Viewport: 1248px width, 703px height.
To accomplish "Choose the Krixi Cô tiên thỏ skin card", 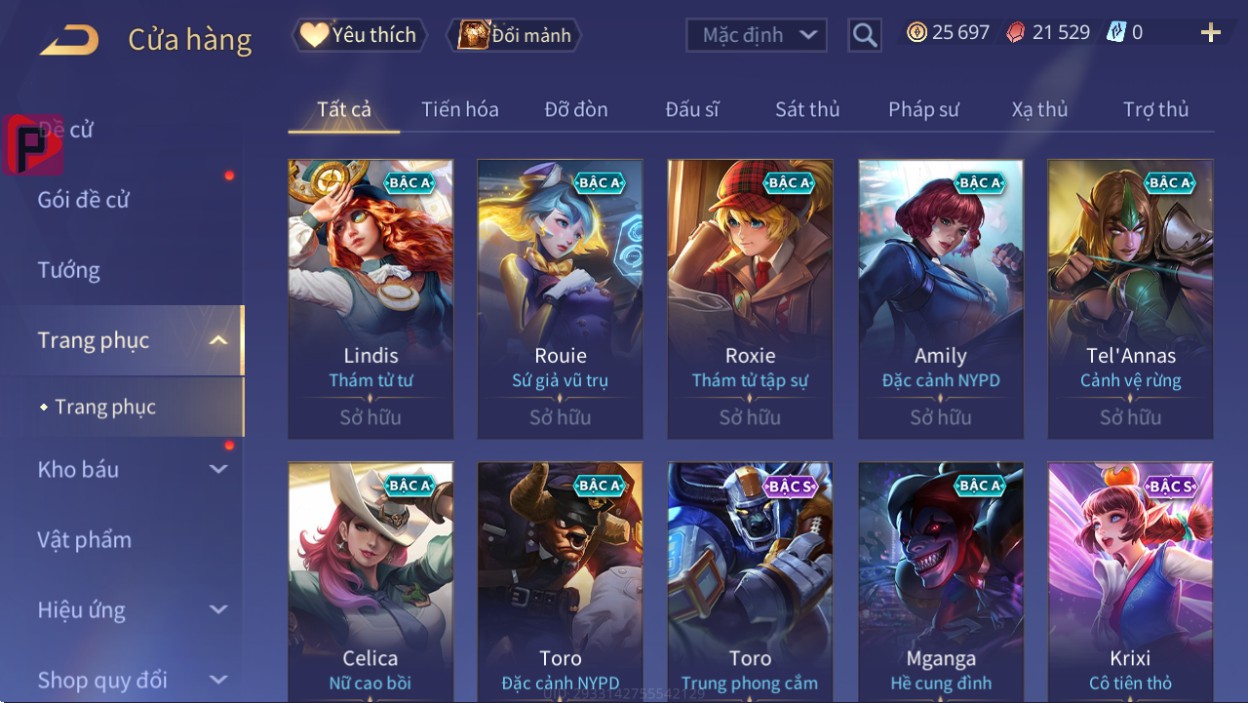I will tap(1130, 580).
